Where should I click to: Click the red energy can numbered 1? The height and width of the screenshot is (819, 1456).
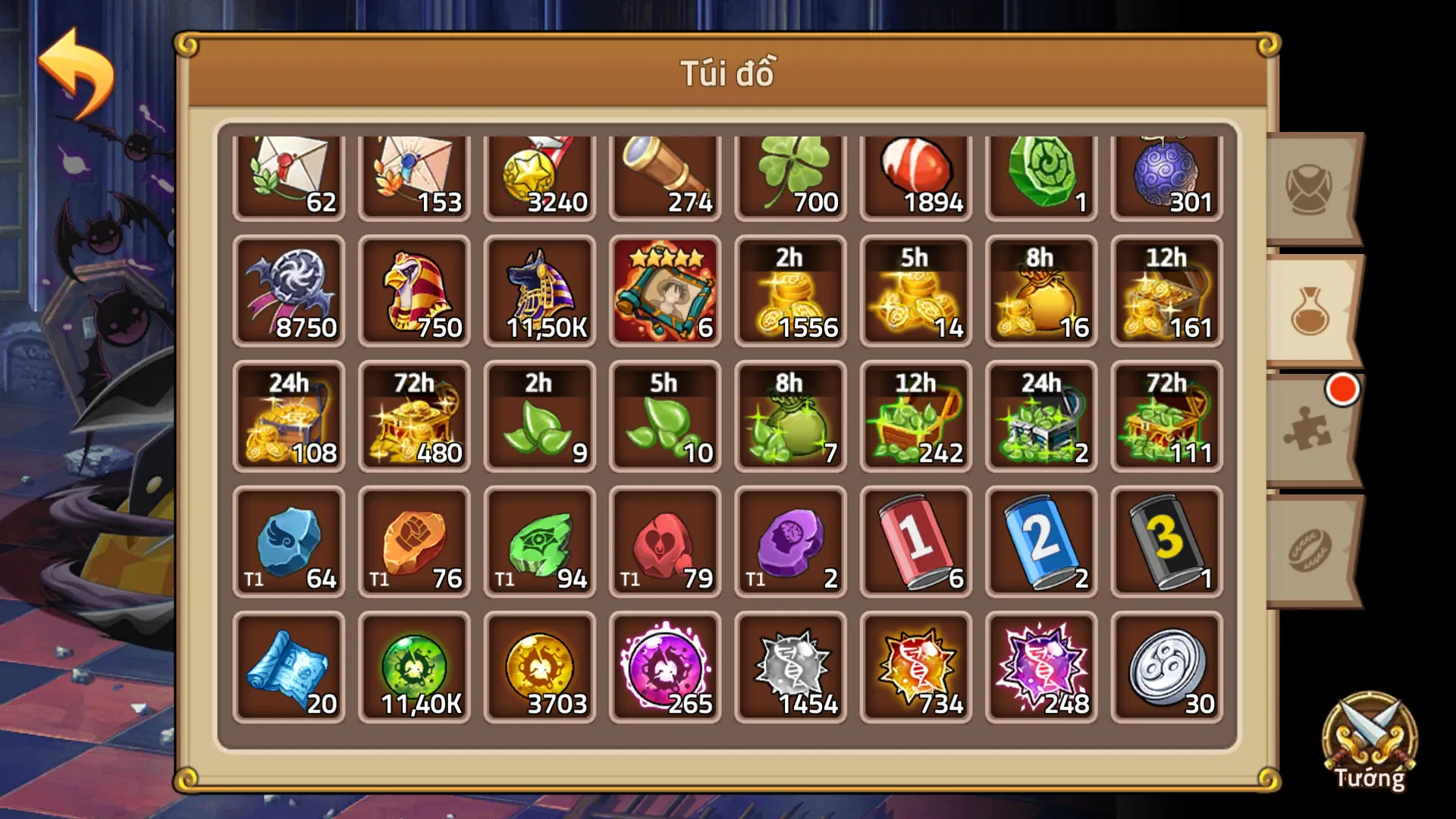point(915,542)
